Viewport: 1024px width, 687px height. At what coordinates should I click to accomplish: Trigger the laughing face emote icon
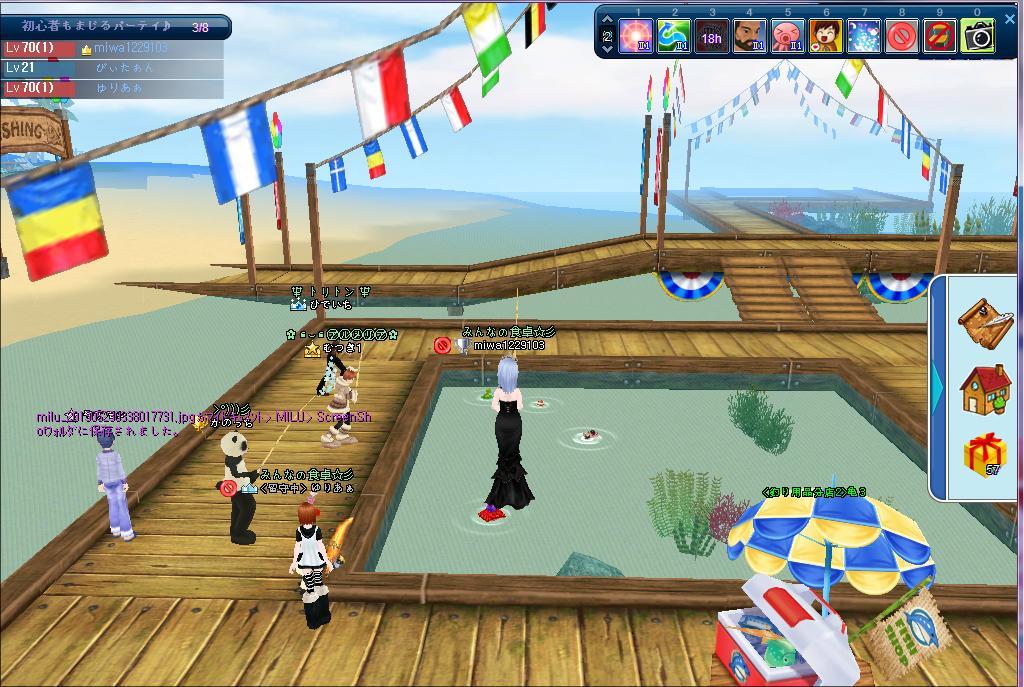[826, 37]
